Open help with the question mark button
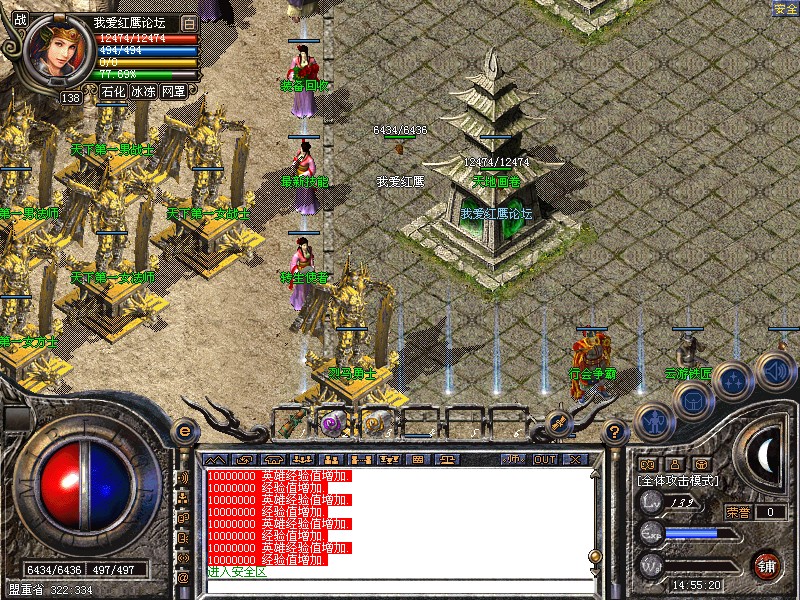The image size is (800, 600). 615,432
